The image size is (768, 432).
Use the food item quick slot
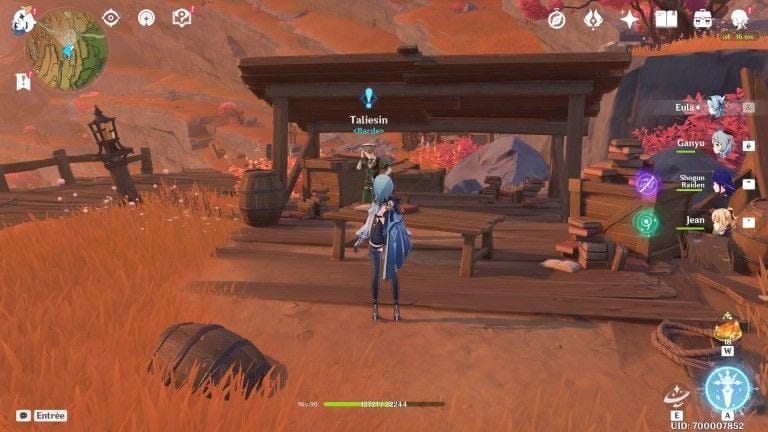[727, 329]
